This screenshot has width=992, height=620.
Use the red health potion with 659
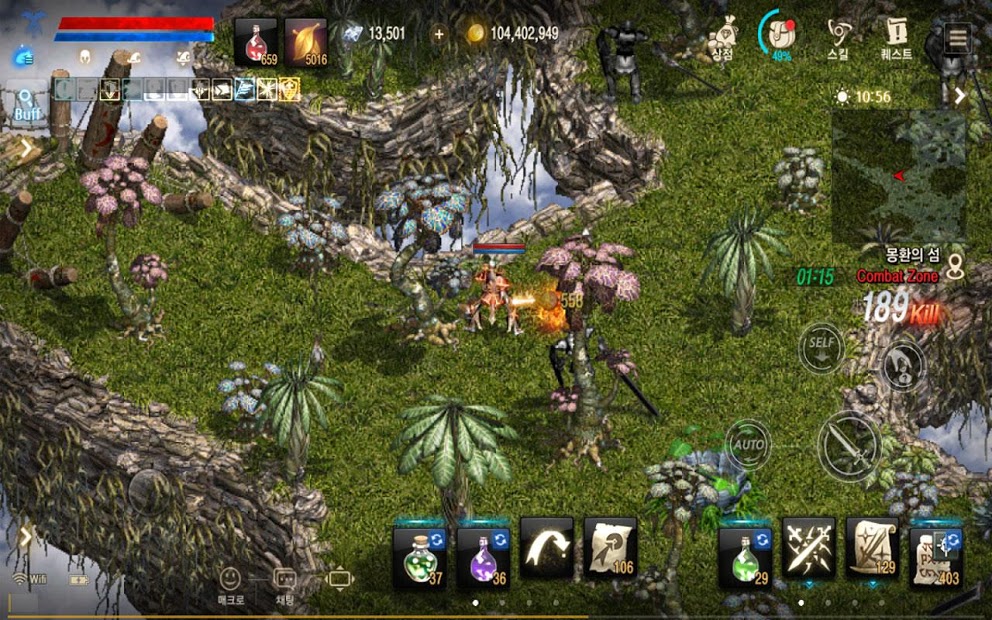256,42
